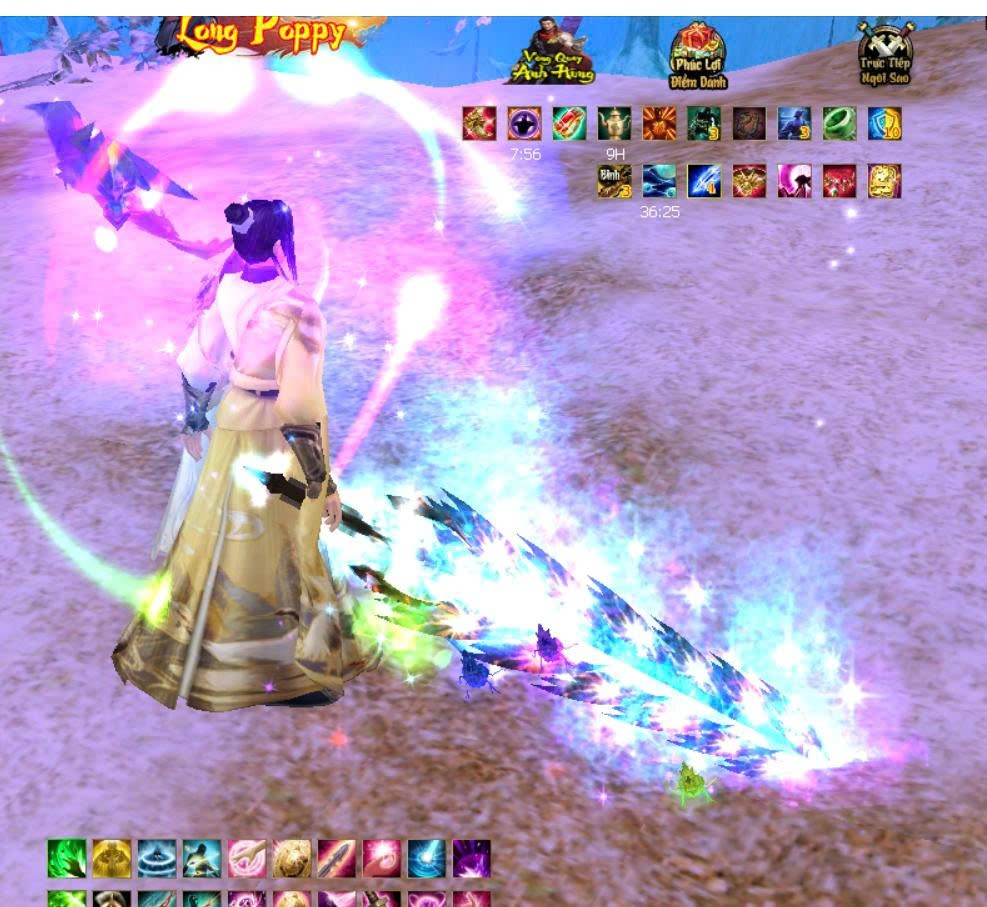This screenshot has width=987, height=907.
Task: Use the purple dark burst skill
Action: click(x=472, y=858)
